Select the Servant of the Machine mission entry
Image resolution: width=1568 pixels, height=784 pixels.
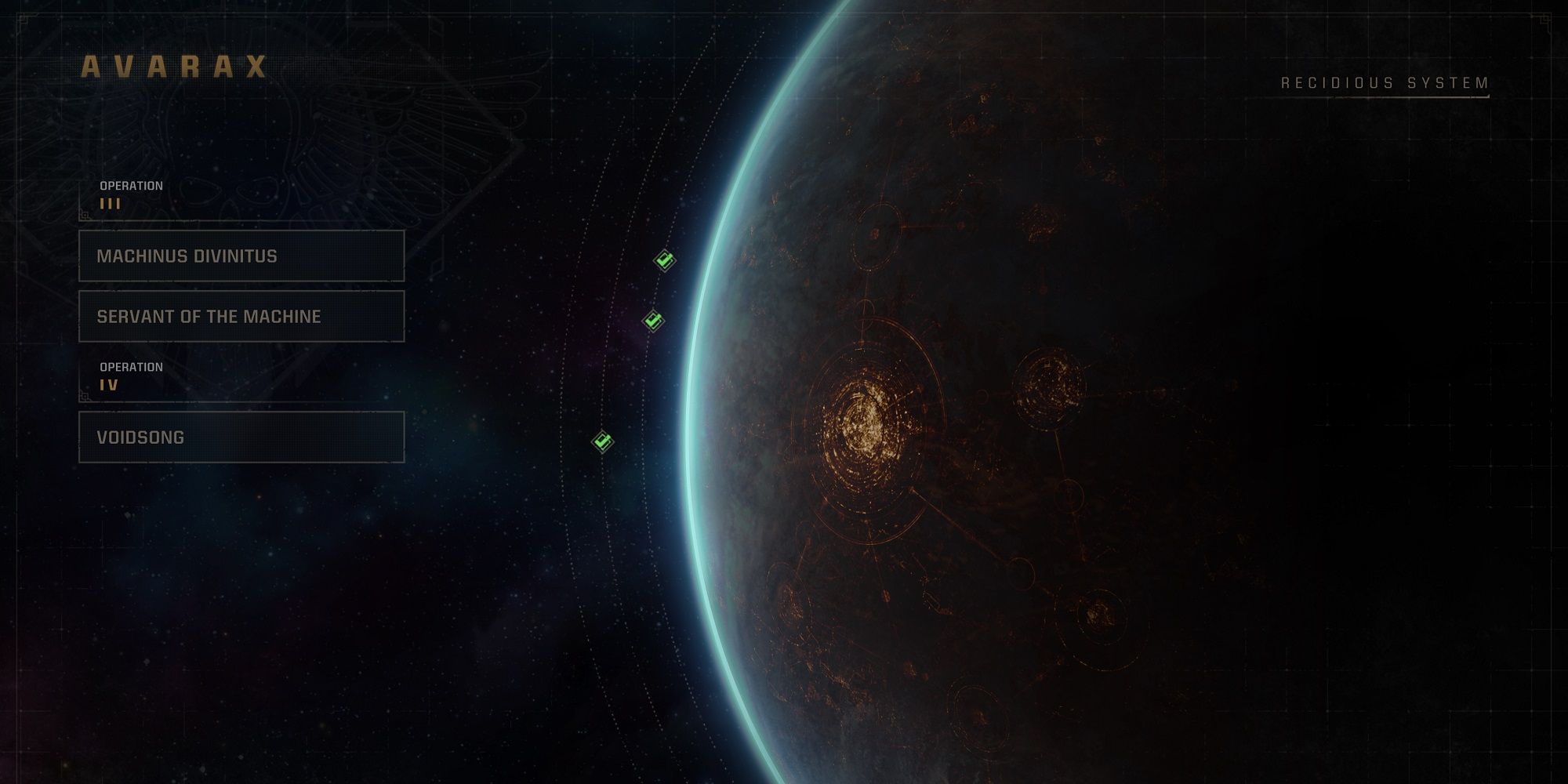click(240, 316)
